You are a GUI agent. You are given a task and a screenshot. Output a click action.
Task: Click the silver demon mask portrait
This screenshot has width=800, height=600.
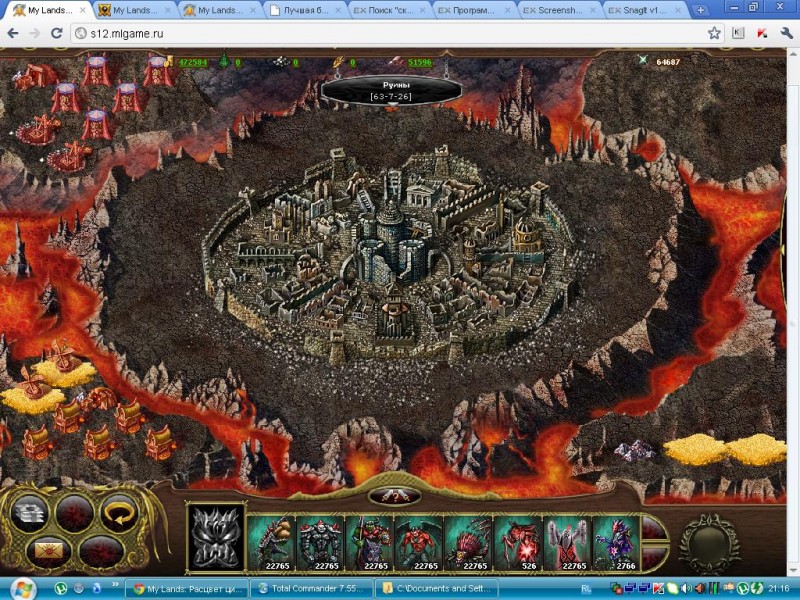coord(217,537)
